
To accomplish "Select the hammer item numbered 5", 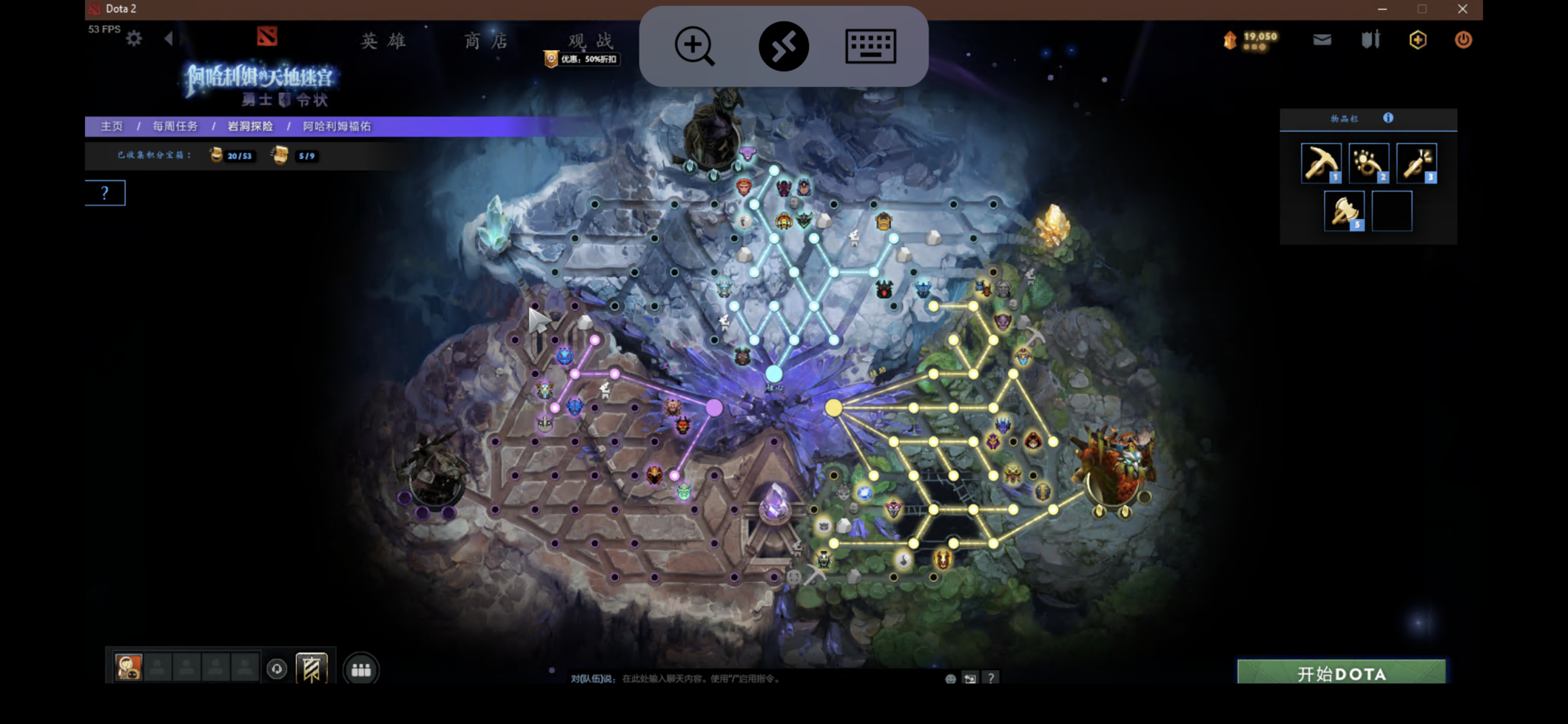I will point(1344,212).
